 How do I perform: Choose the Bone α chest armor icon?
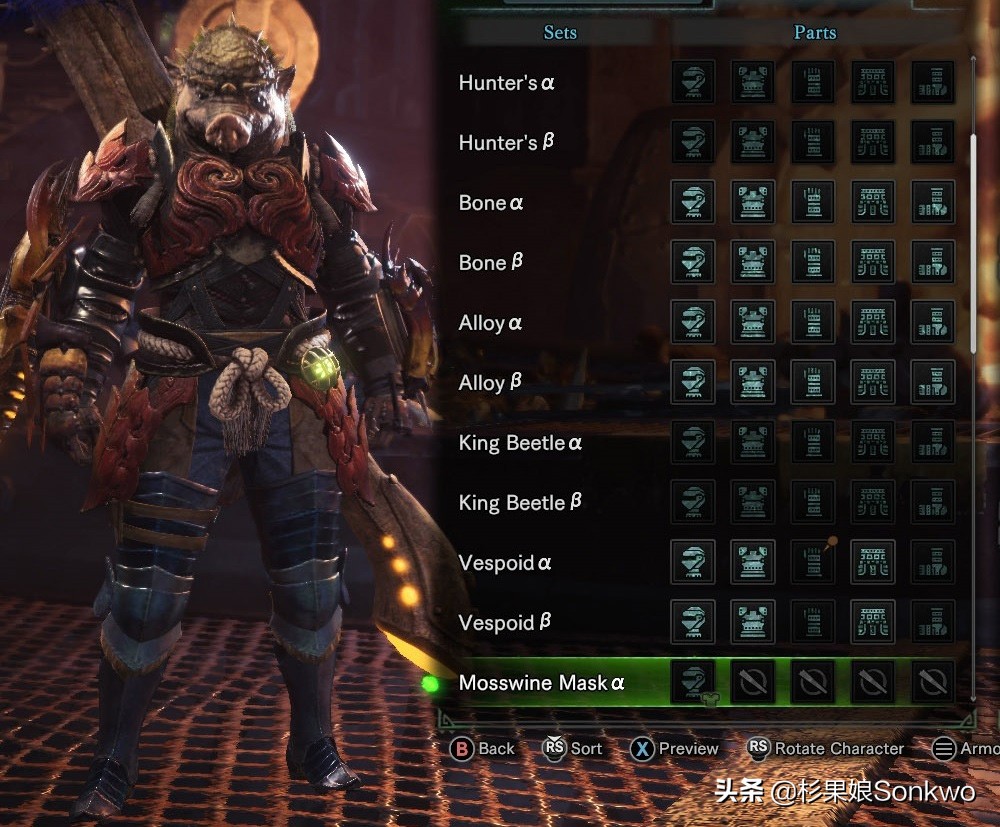click(753, 202)
